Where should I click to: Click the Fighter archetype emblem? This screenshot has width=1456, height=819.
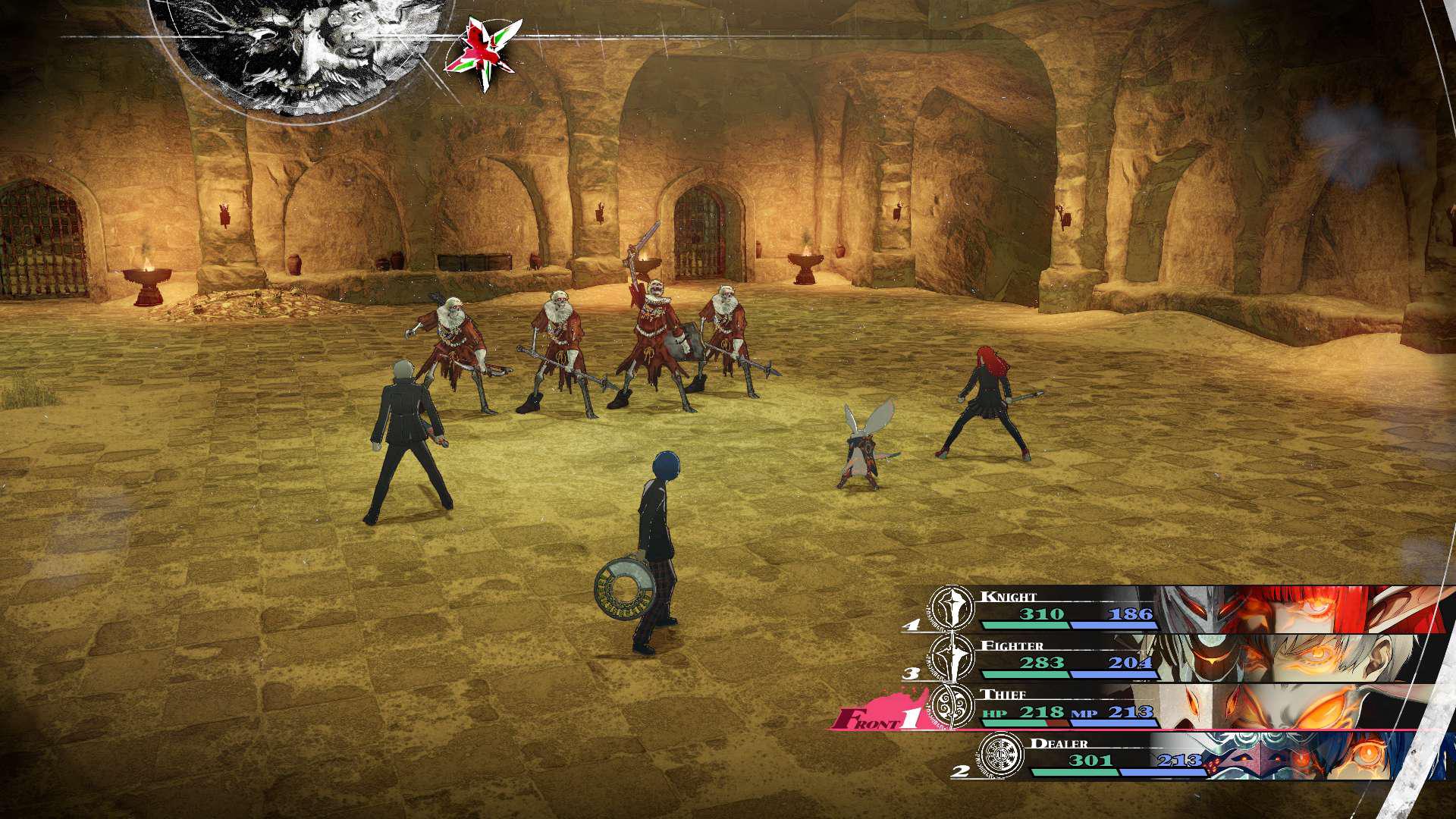[x=952, y=657]
